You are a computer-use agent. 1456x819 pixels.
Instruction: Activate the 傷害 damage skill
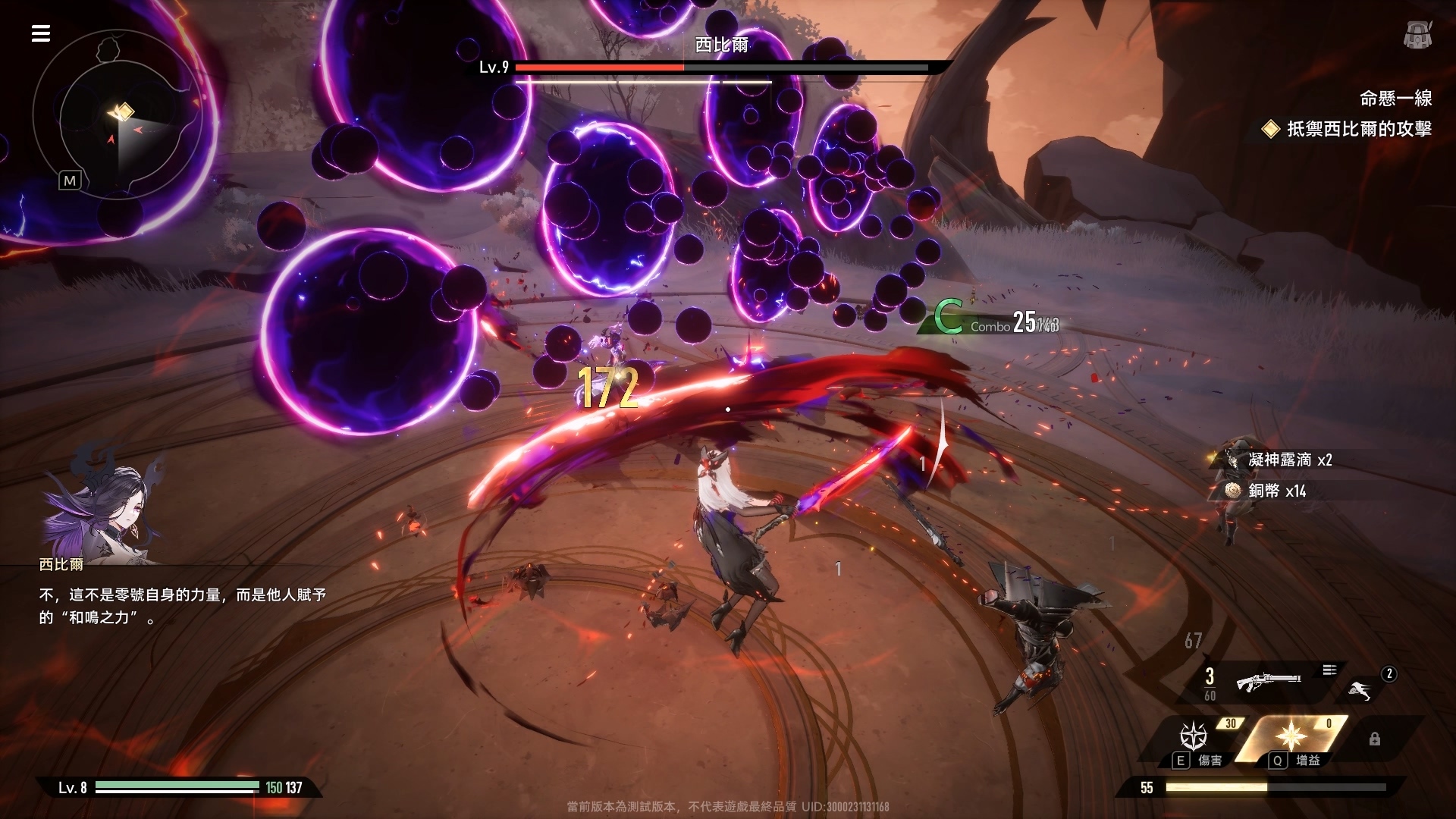[x=1194, y=738]
